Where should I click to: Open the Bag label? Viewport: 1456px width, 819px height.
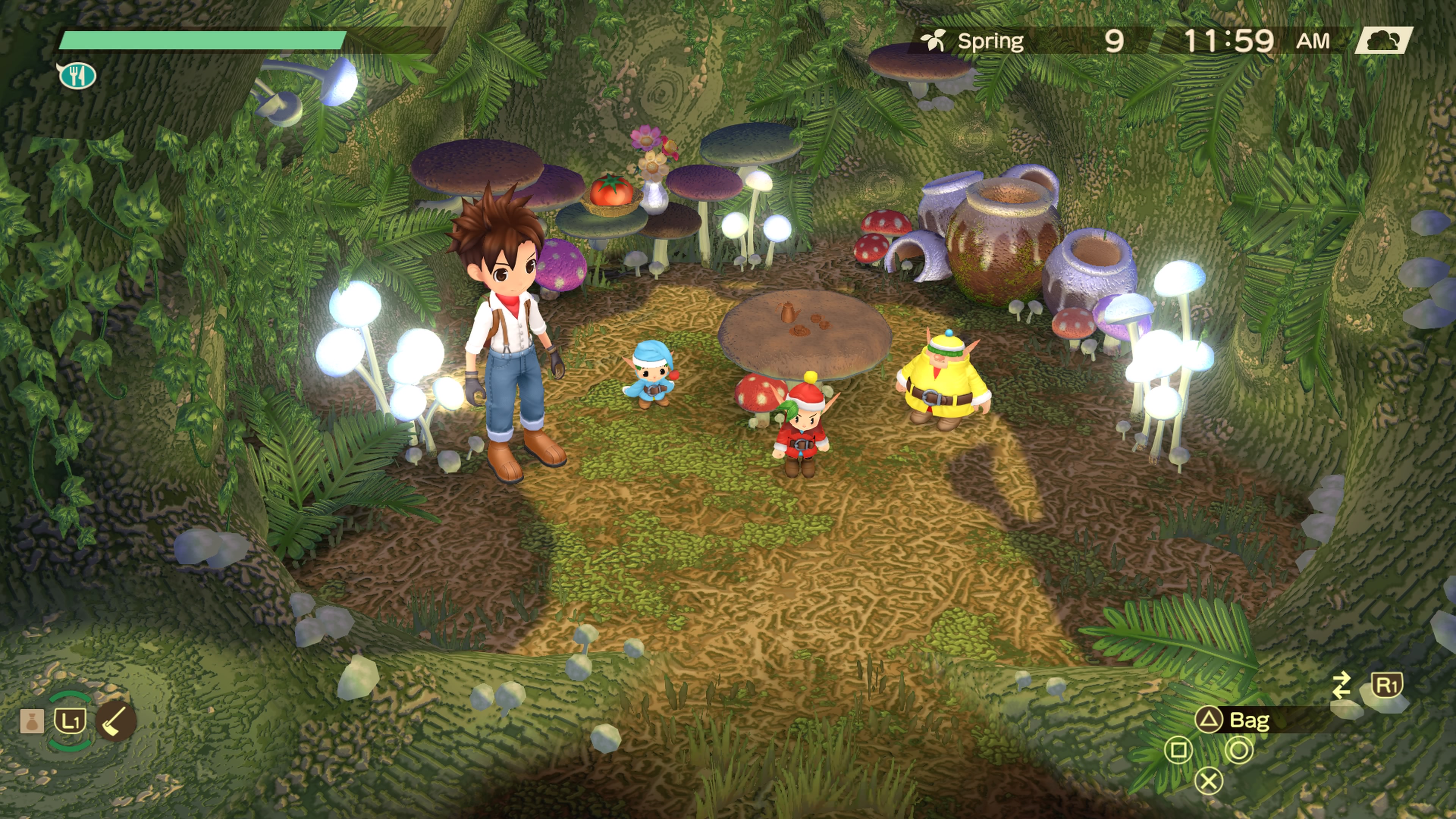[1249, 720]
